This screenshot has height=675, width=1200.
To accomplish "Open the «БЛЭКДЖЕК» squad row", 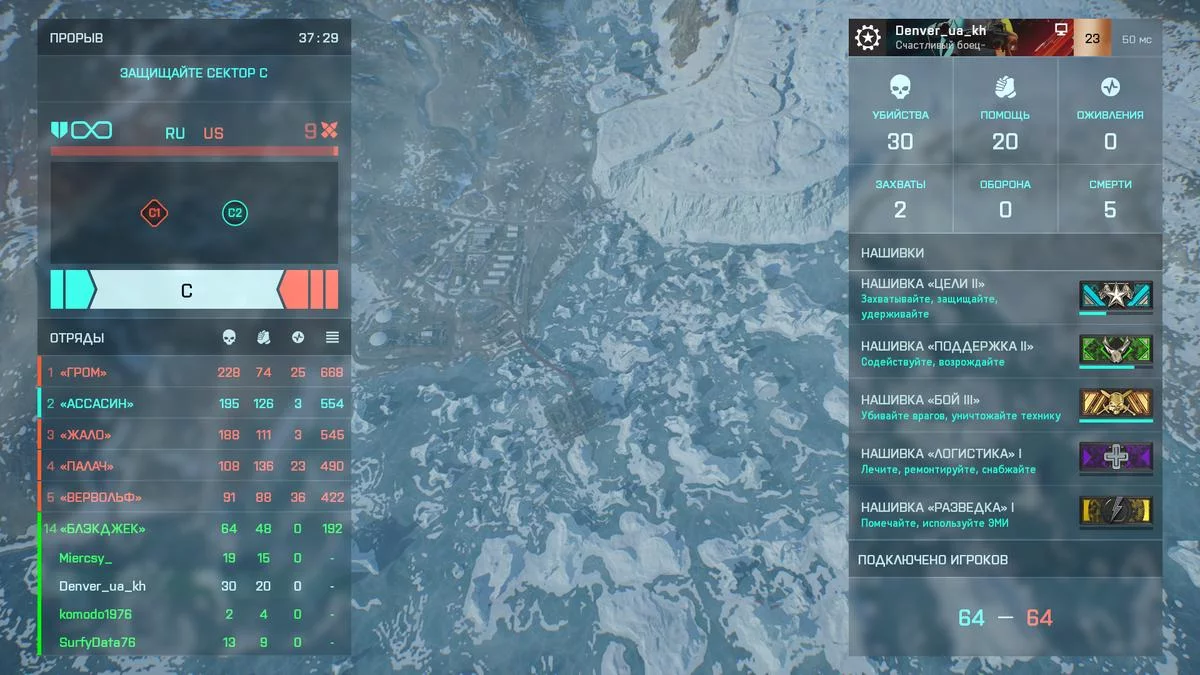I will tap(195, 529).
